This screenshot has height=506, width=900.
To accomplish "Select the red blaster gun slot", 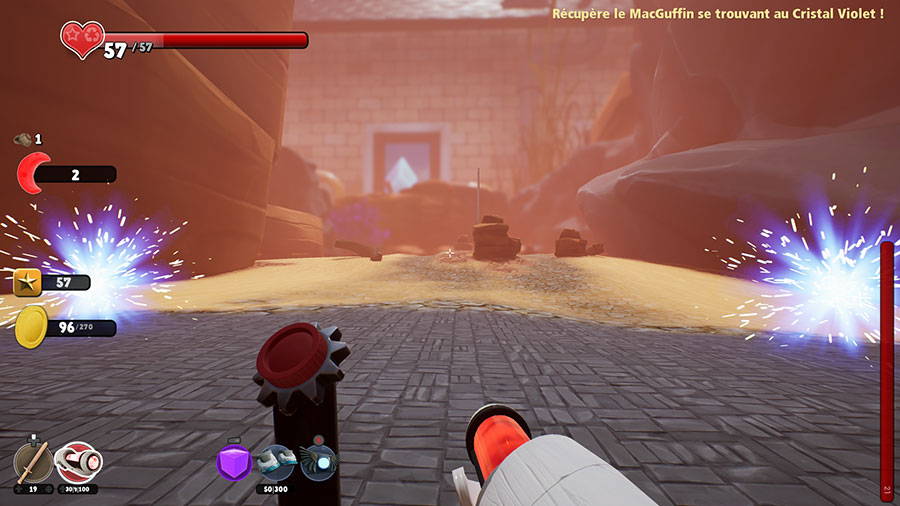I will [78, 462].
